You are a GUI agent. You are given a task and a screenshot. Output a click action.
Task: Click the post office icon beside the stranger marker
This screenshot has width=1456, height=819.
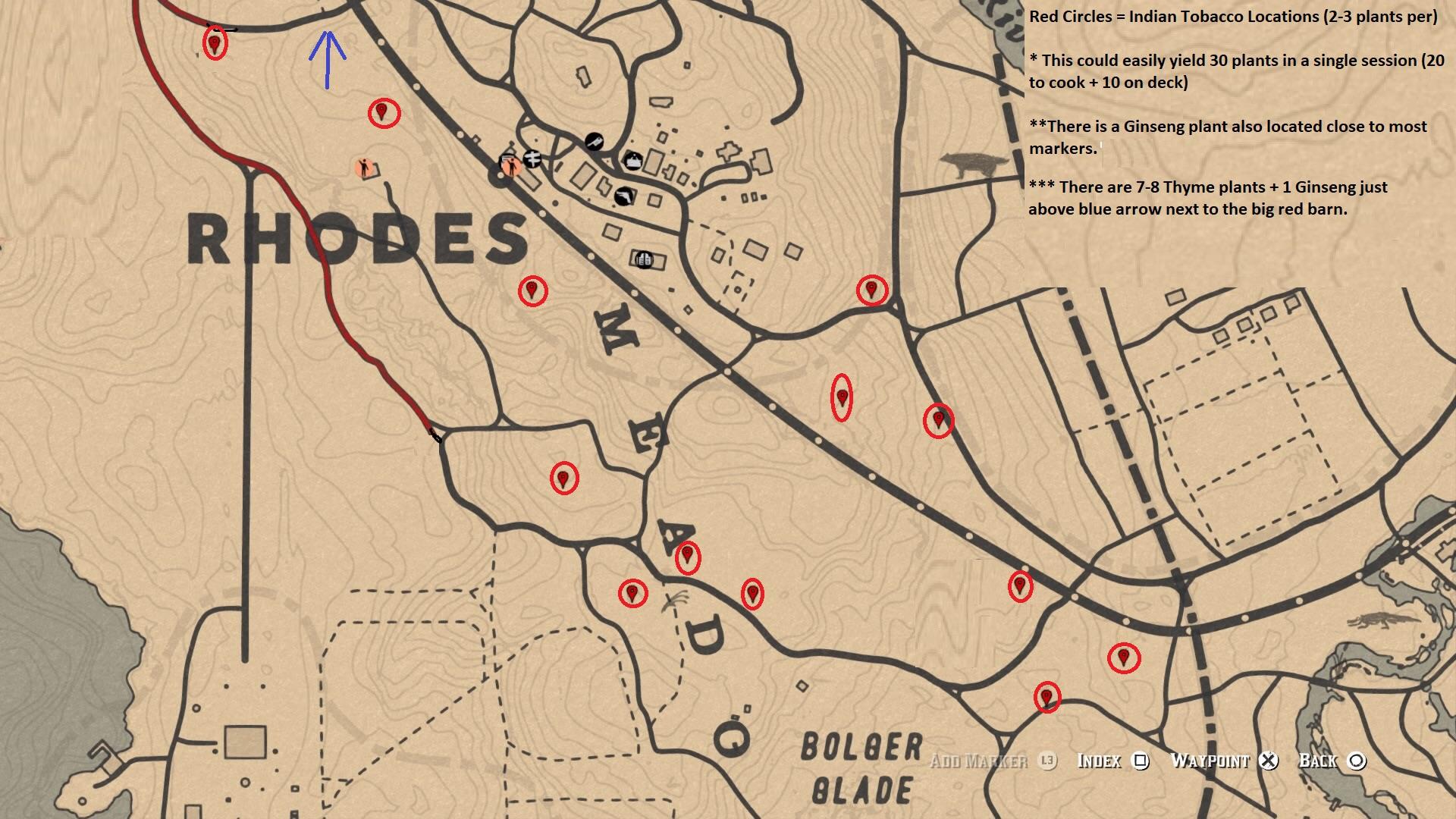coord(533,160)
